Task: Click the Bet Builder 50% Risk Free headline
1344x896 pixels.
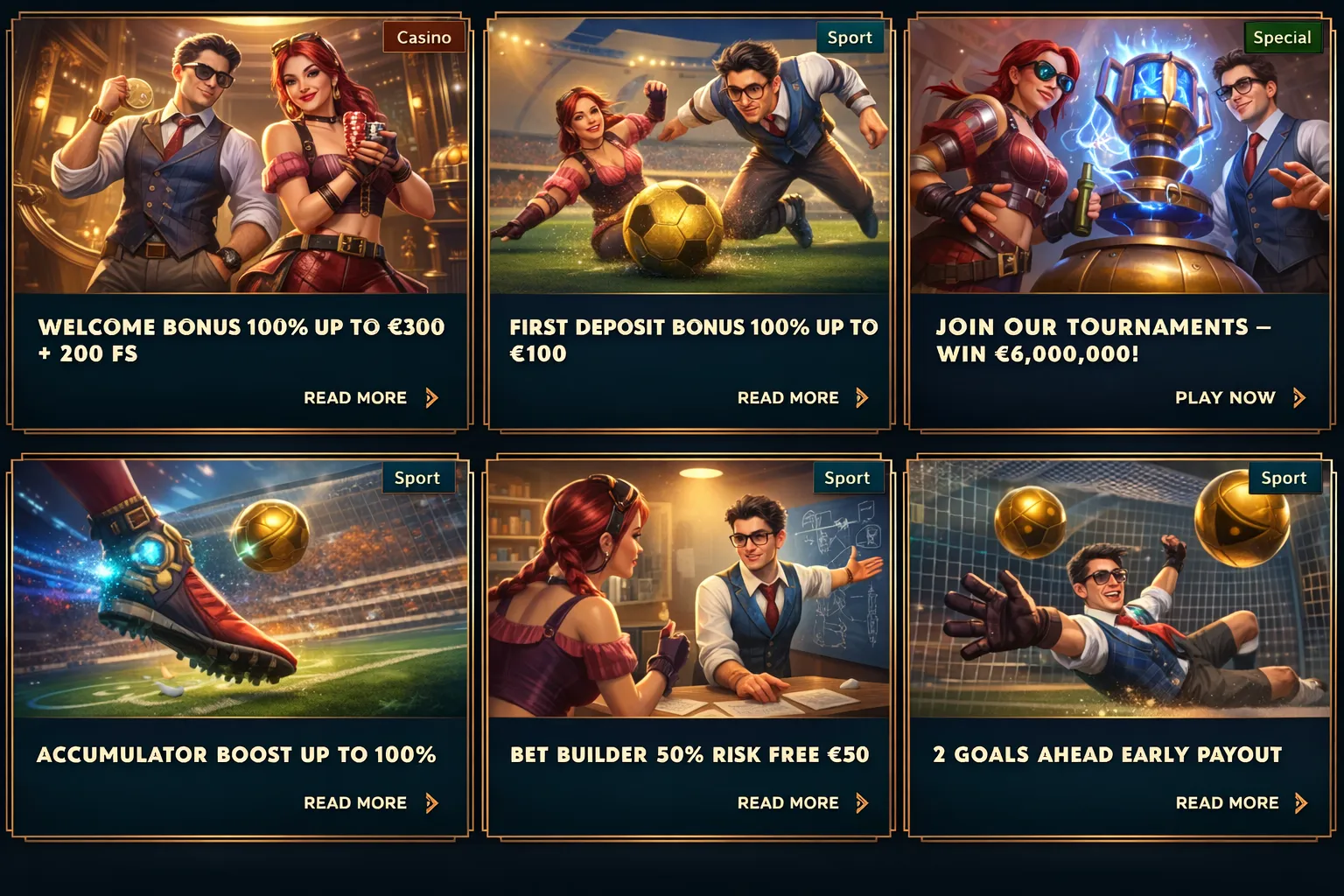Action: [x=689, y=753]
